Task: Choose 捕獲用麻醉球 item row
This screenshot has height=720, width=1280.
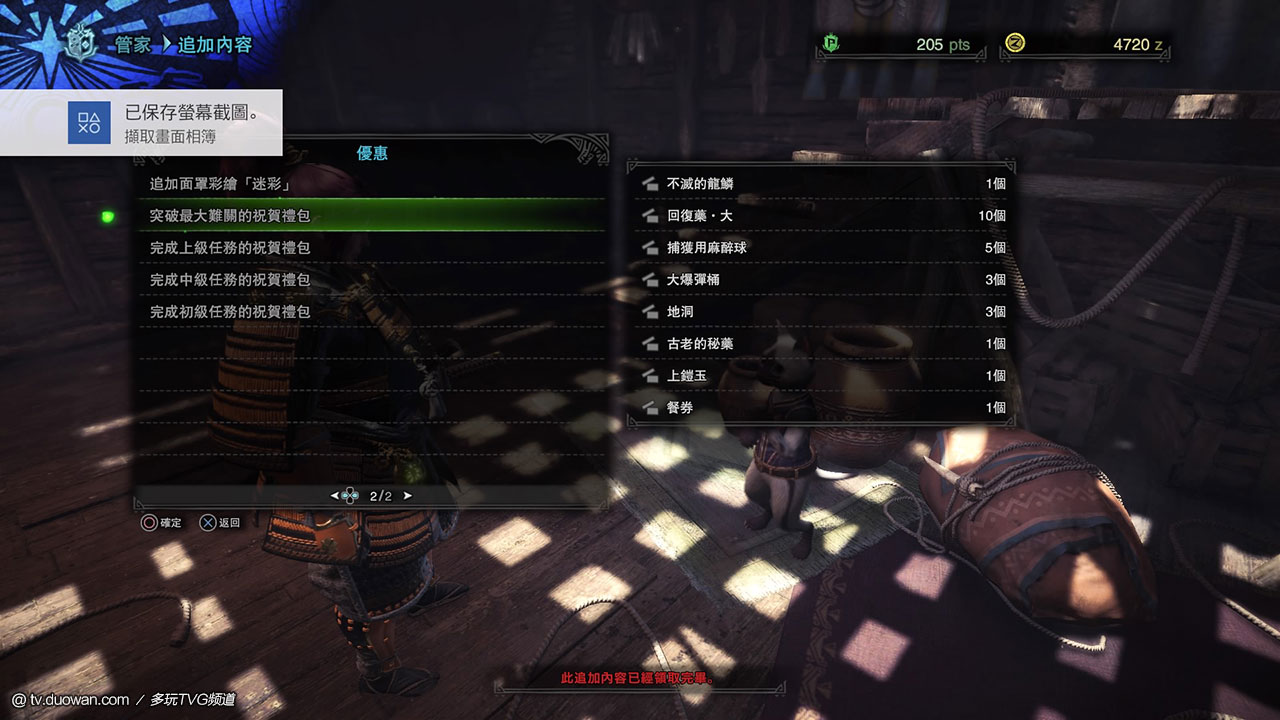Action: pos(820,248)
